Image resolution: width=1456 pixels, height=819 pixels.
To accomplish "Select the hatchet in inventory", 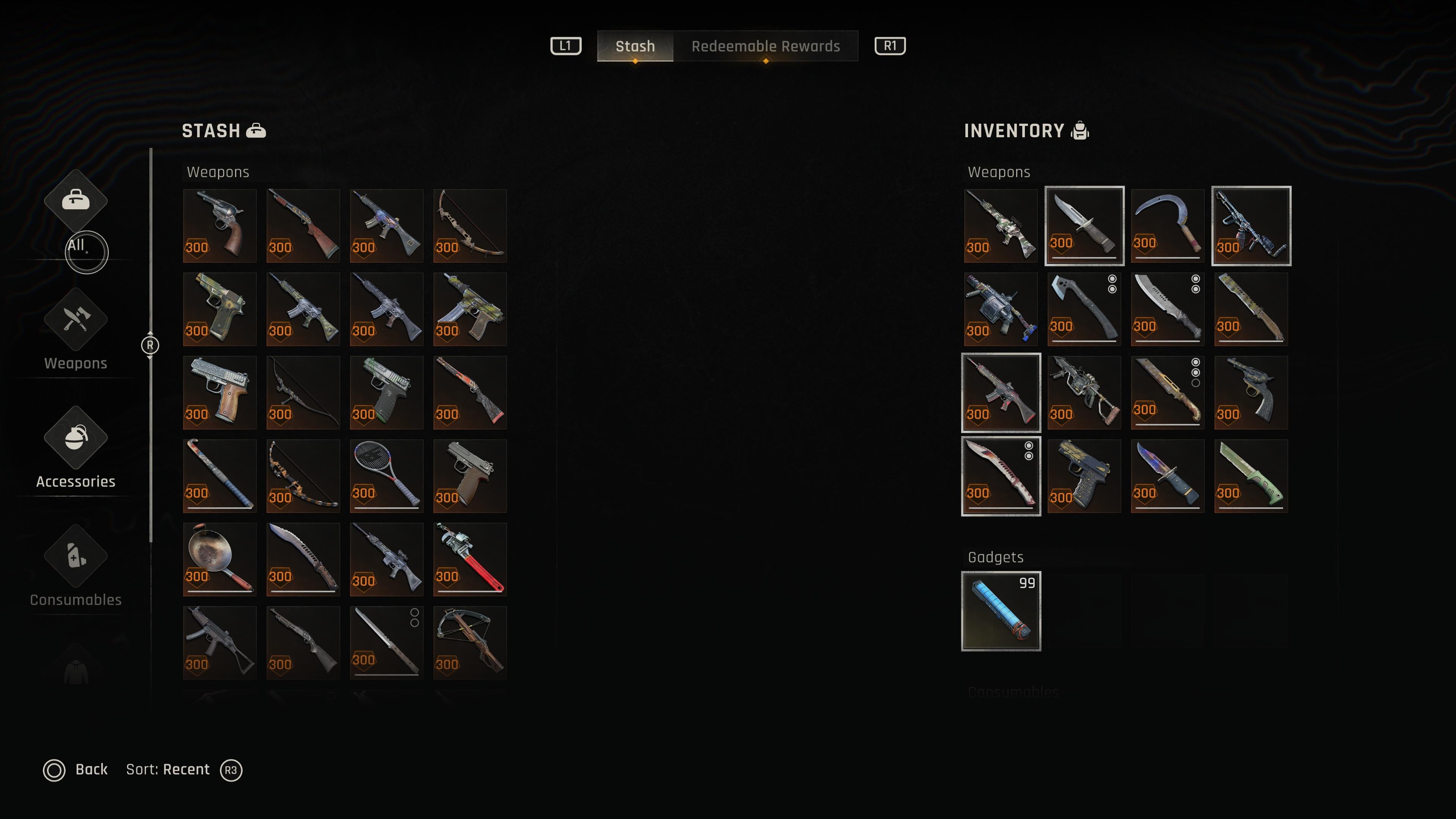I will pyautogui.click(x=1084, y=309).
